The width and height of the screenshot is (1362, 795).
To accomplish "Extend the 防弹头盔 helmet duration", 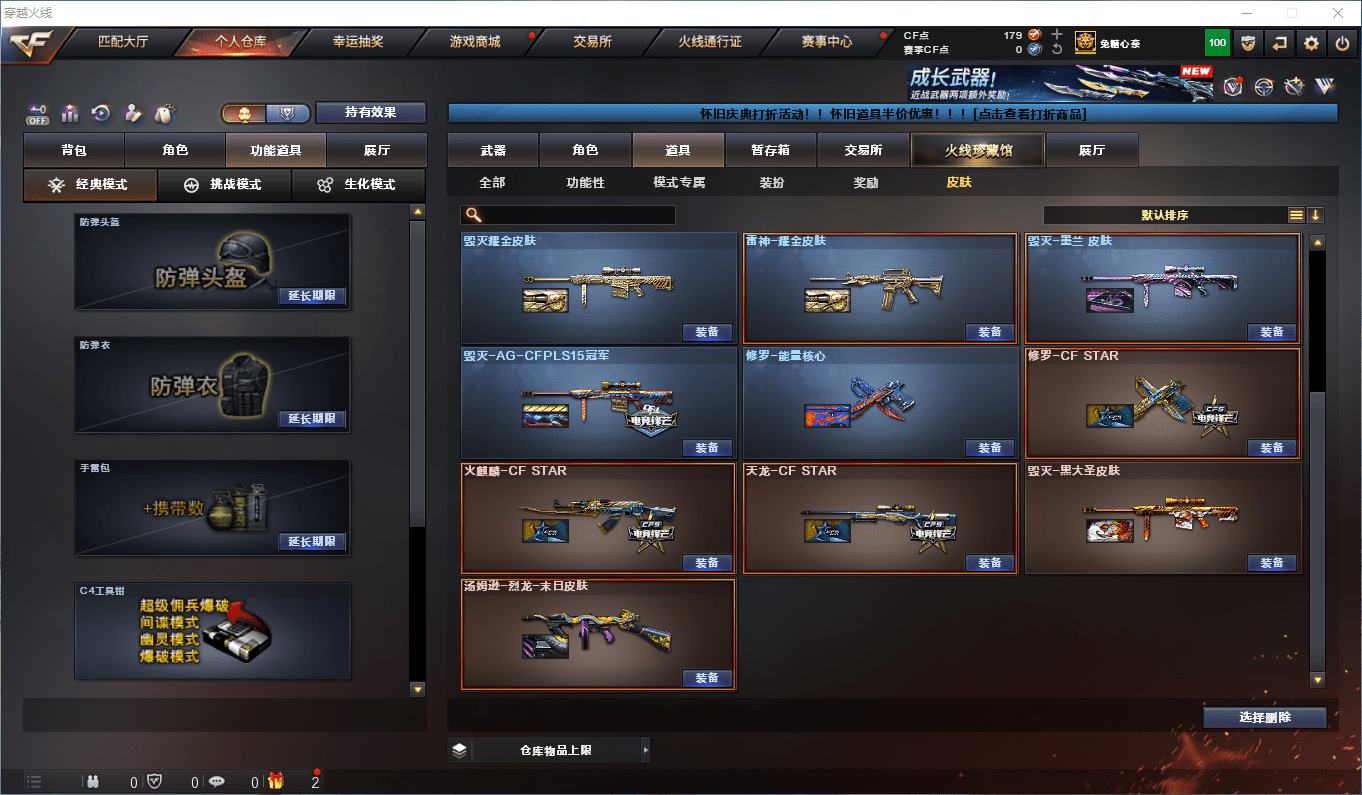I will tap(312, 296).
